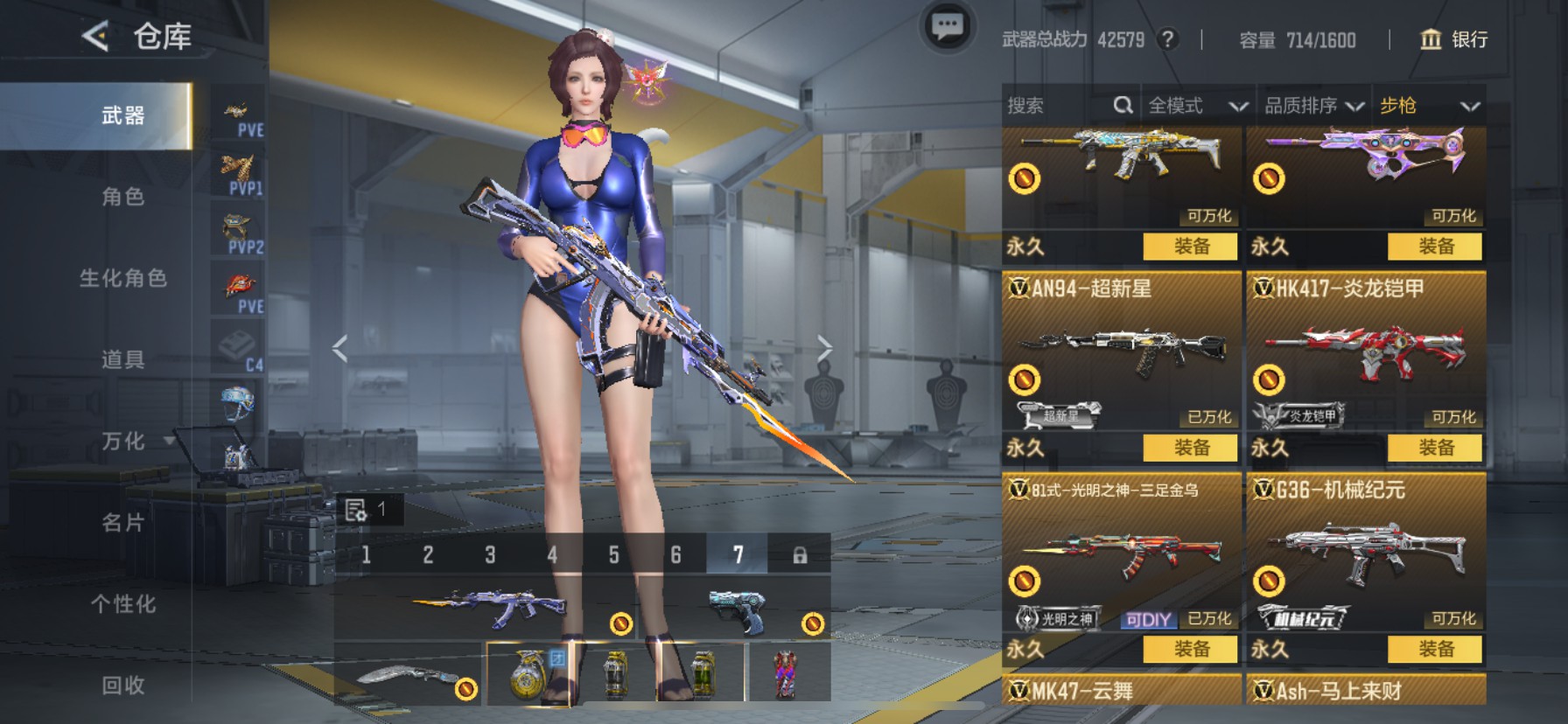Open the 全模式 mode dropdown
This screenshot has width=1568, height=724.
1196,106
